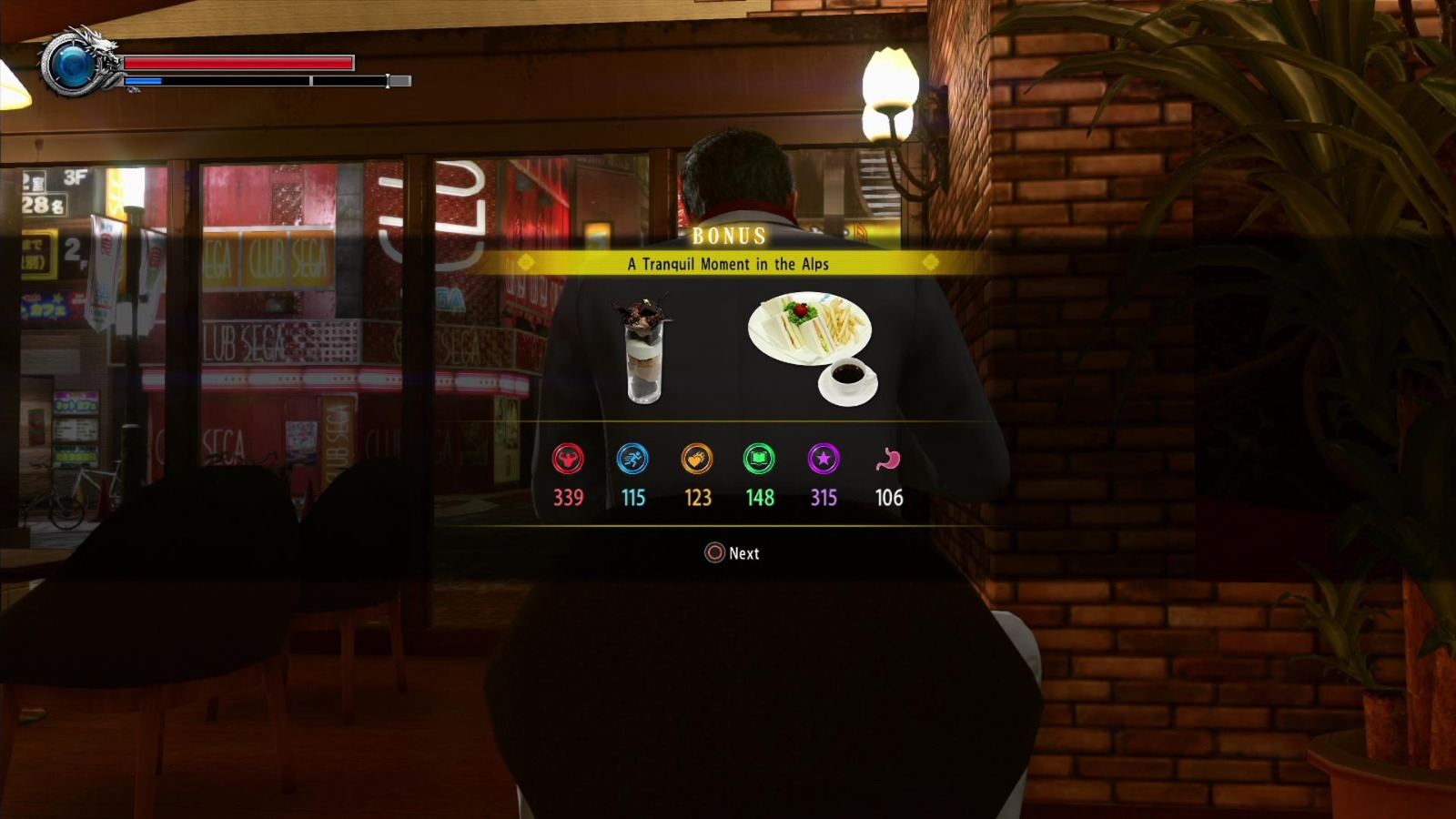Click the Next prompt text
The height and width of the screenshot is (819, 1456).
pos(742,553)
